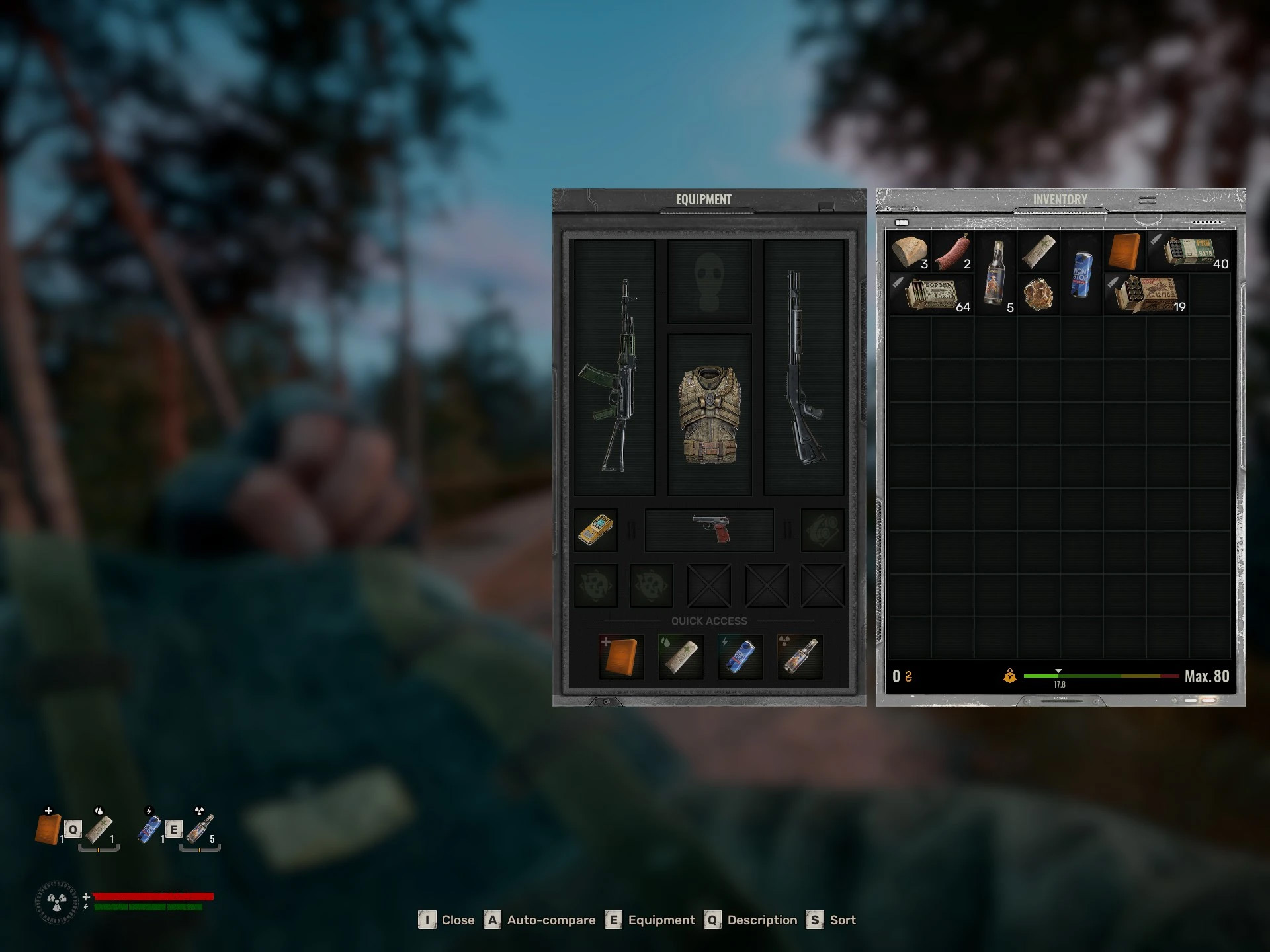The height and width of the screenshot is (952, 1270).
Task: Select the Non Stop energy drink in inventory
Action: tap(1081, 272)
